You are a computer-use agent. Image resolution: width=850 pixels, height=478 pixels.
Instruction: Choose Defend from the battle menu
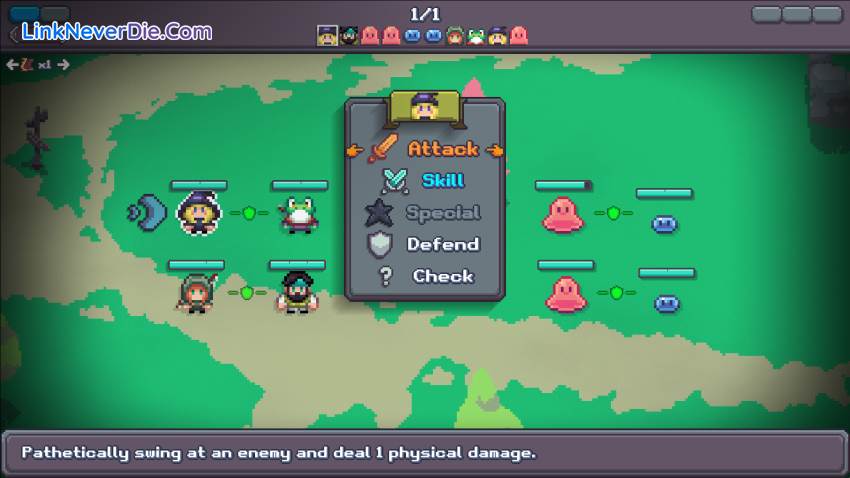[x=442, y=245]
